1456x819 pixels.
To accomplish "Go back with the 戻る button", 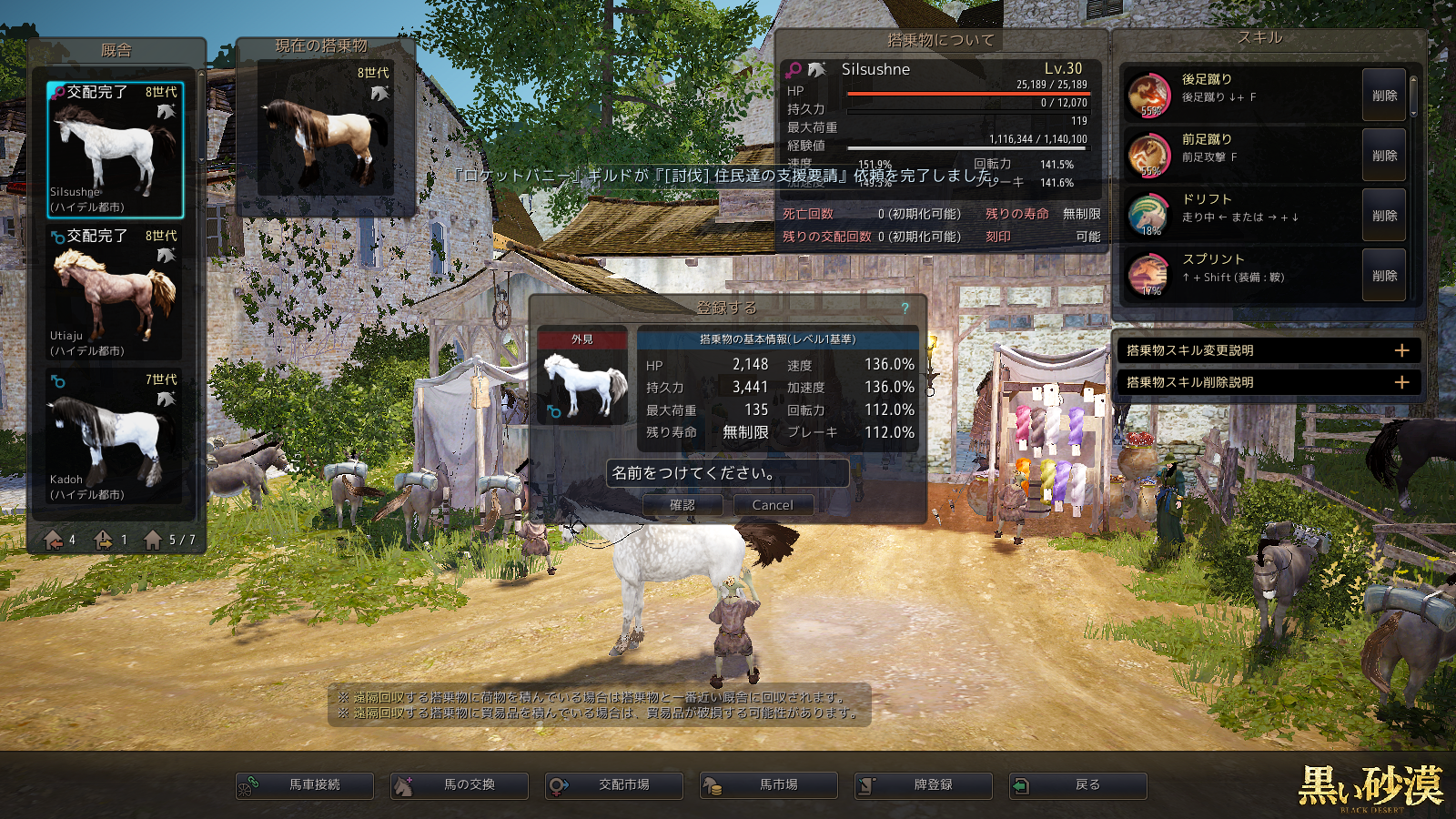I will coord(1078,785).
